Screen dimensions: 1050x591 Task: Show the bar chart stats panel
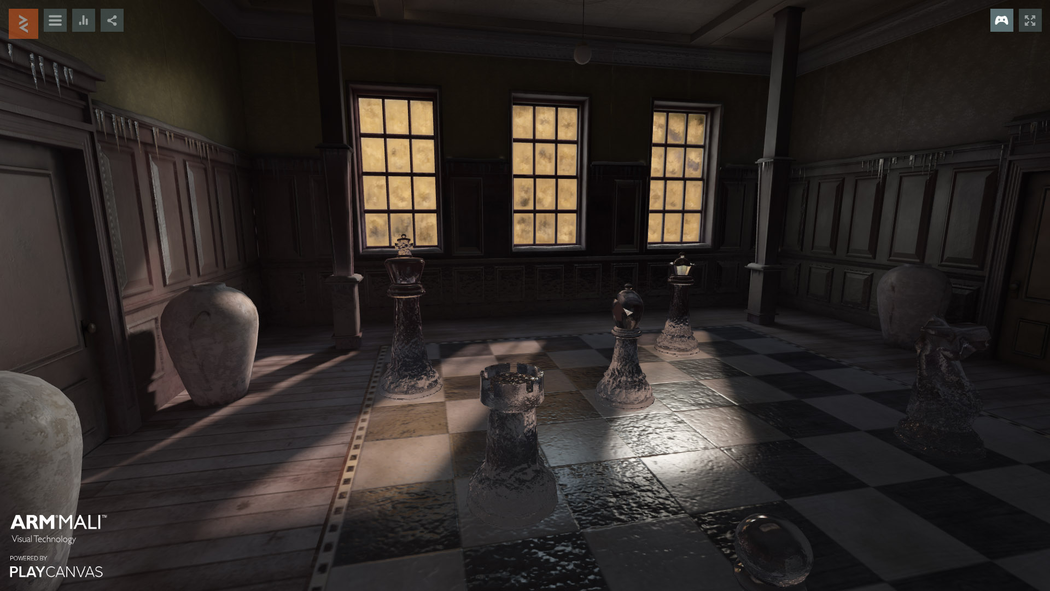tap(84, 20)
